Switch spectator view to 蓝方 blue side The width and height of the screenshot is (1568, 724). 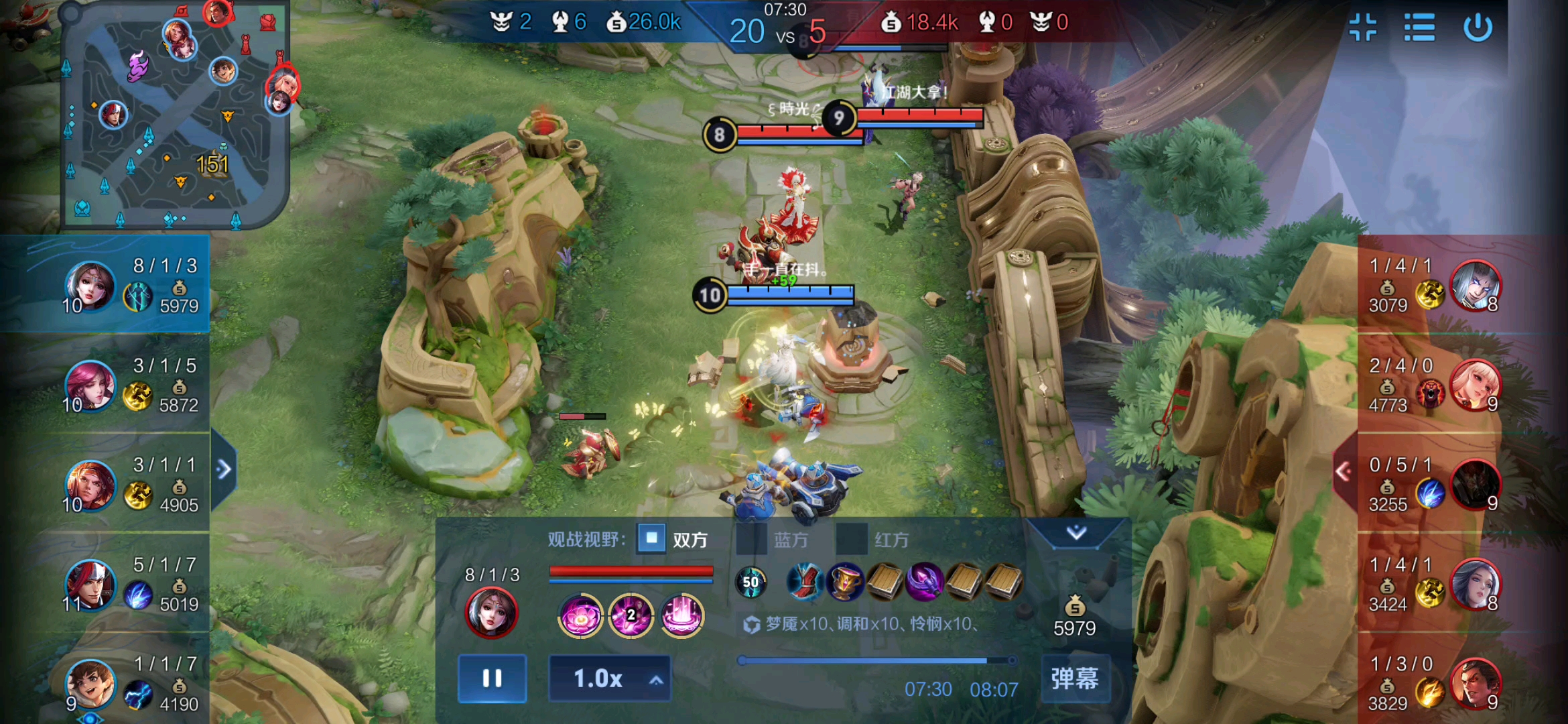click(752, 539)
